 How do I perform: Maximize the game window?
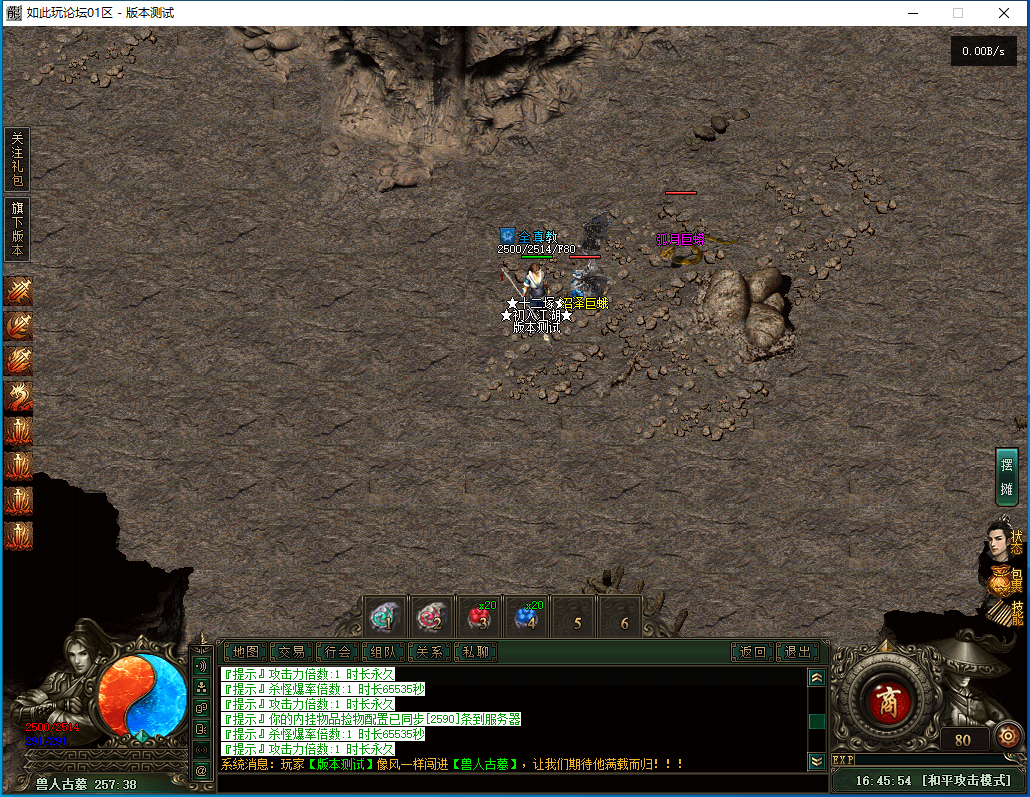point(957,13)
